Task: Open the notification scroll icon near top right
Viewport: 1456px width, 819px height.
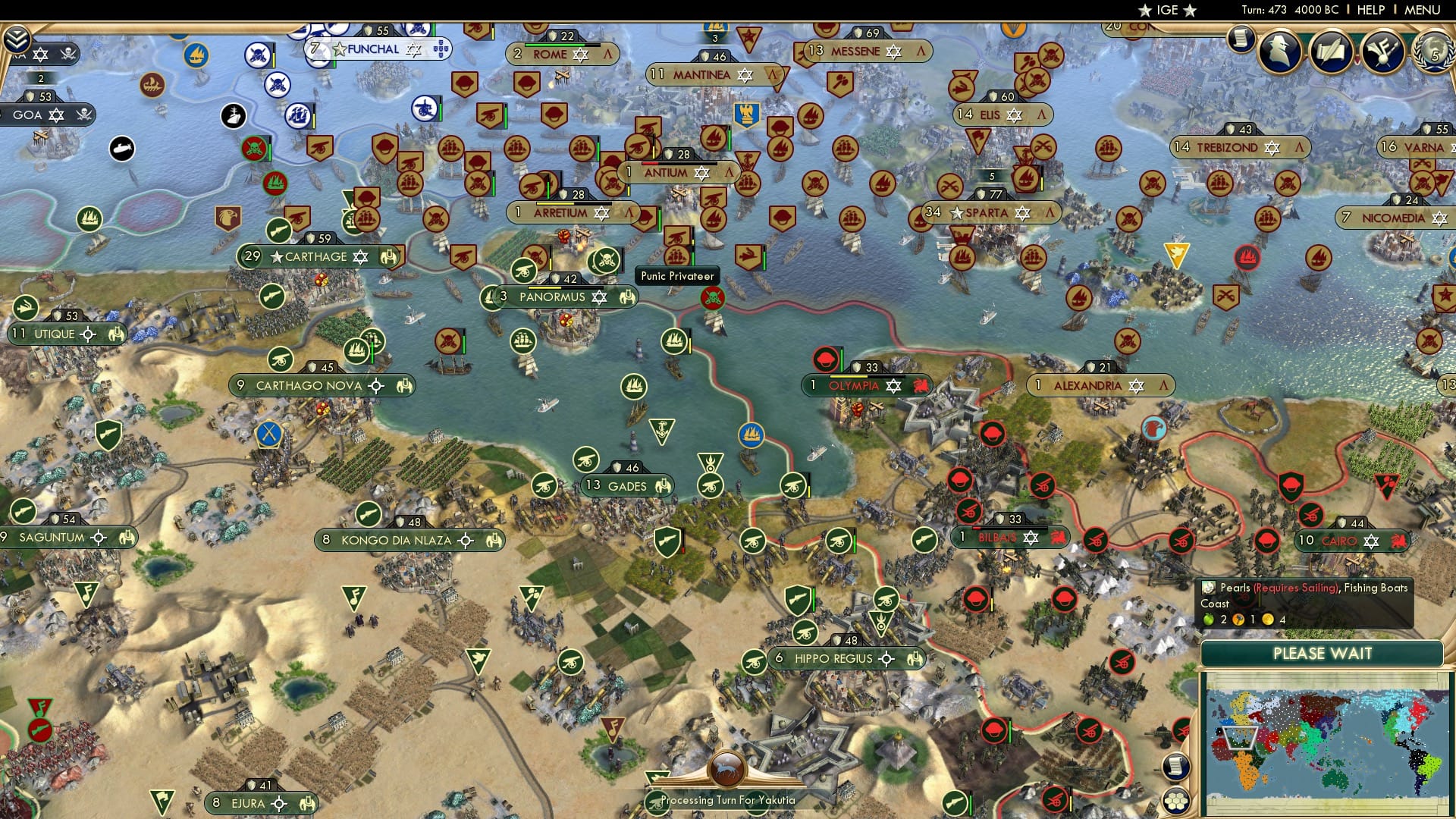Action: coord(1241,42)
